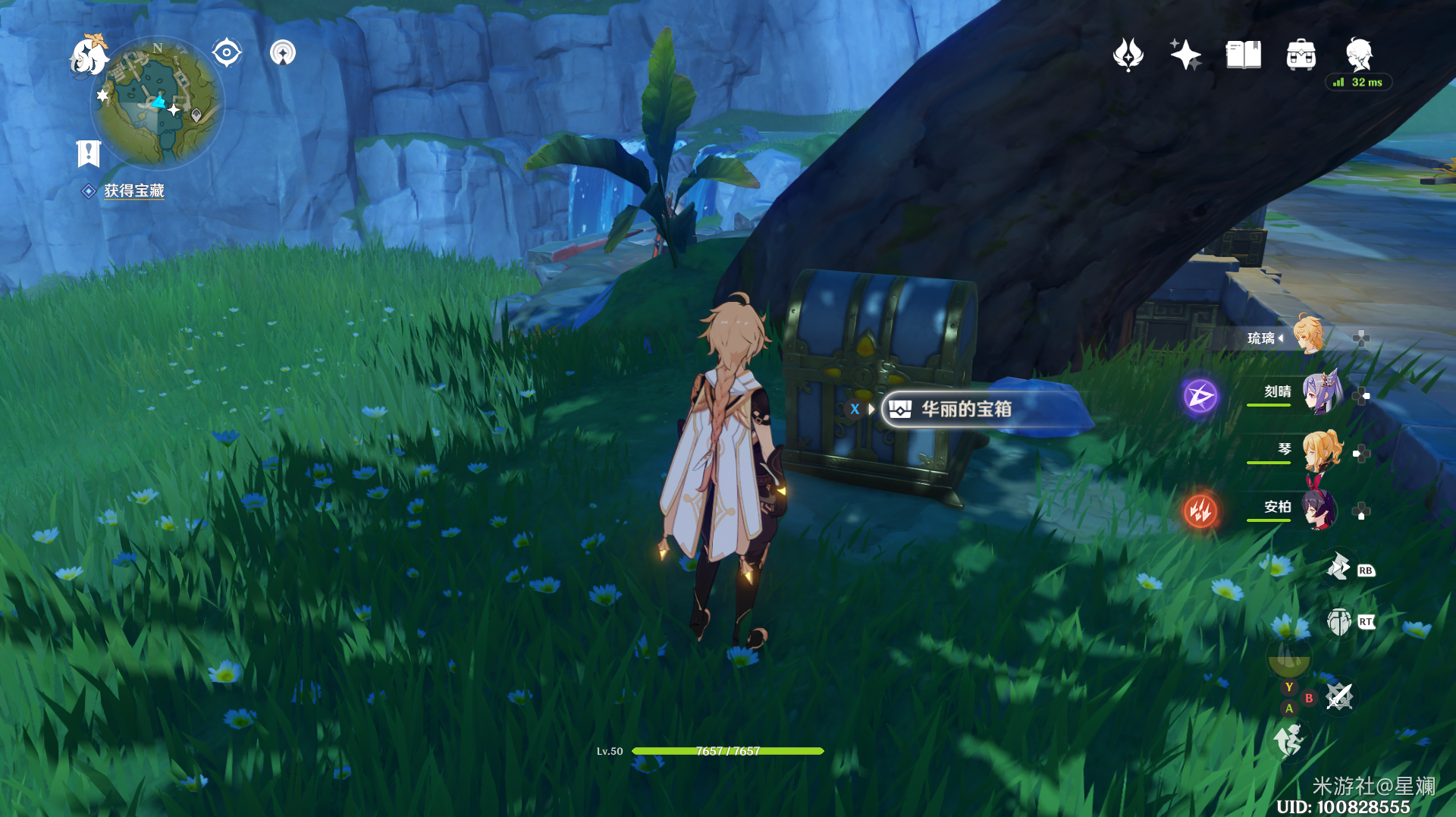The height and width of the screenshot is (817, 1456).
Task: Open the 华丽的宝箱 chest prompt
Action: 965,410
